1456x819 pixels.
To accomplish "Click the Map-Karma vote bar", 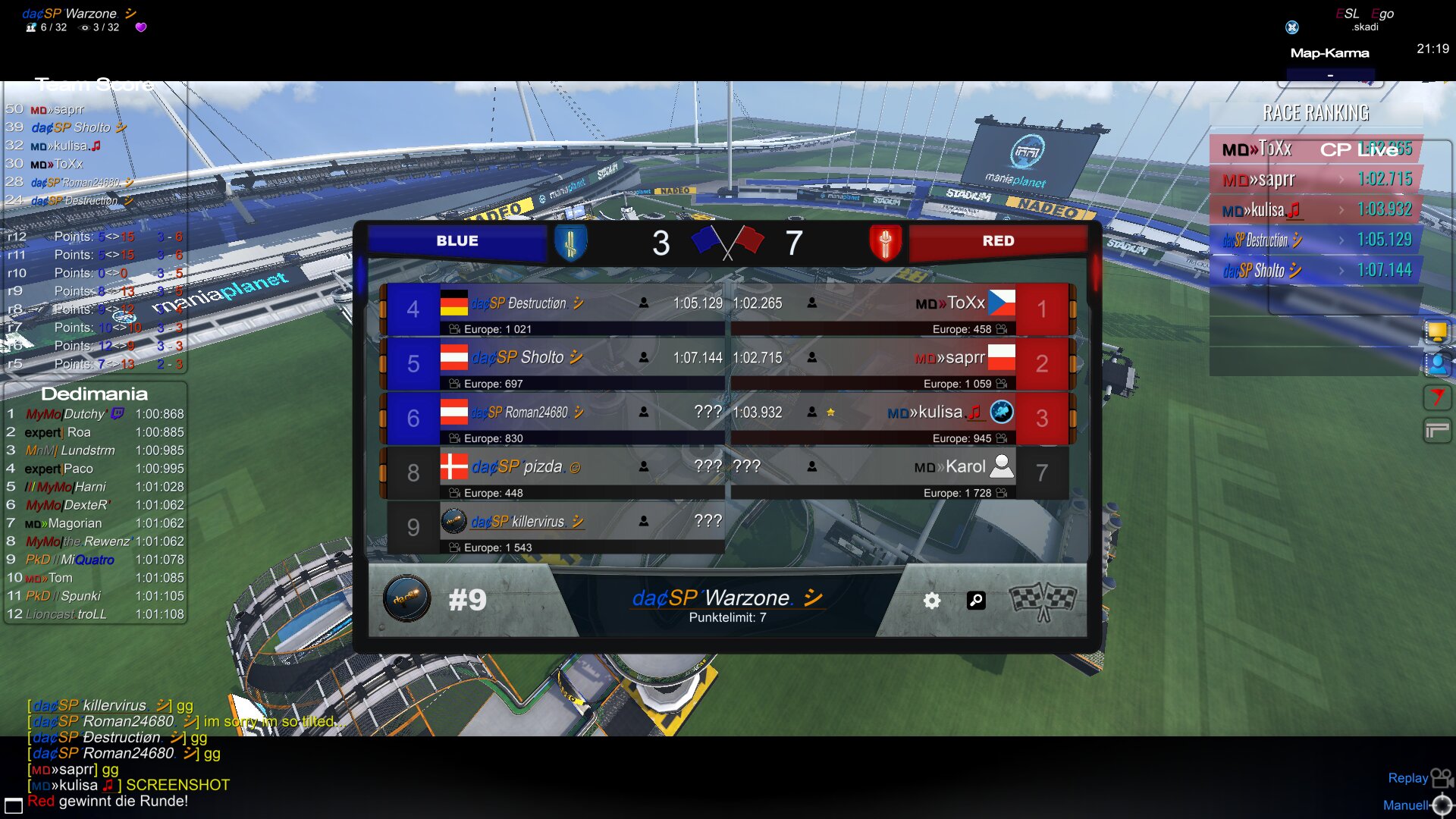I will click(x=1330, y=76).
